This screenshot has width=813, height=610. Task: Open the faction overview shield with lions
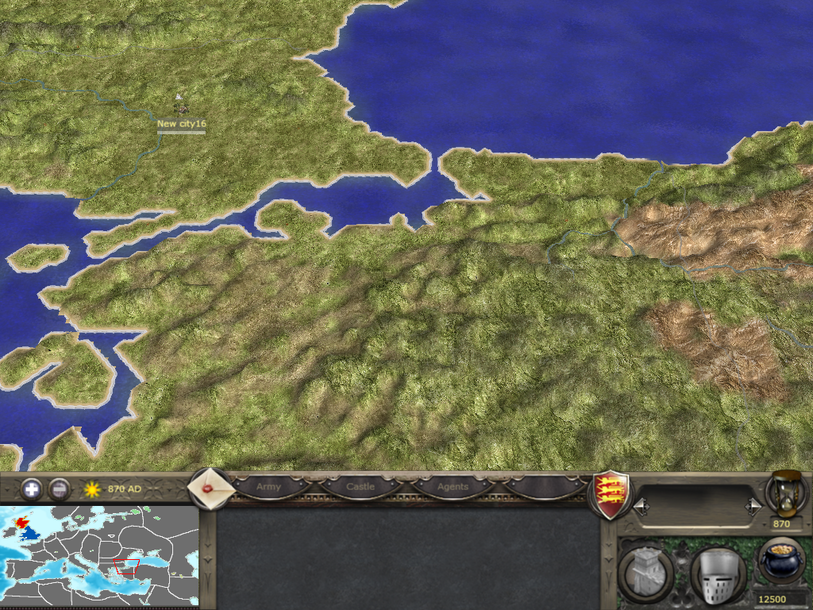(608, 492)
